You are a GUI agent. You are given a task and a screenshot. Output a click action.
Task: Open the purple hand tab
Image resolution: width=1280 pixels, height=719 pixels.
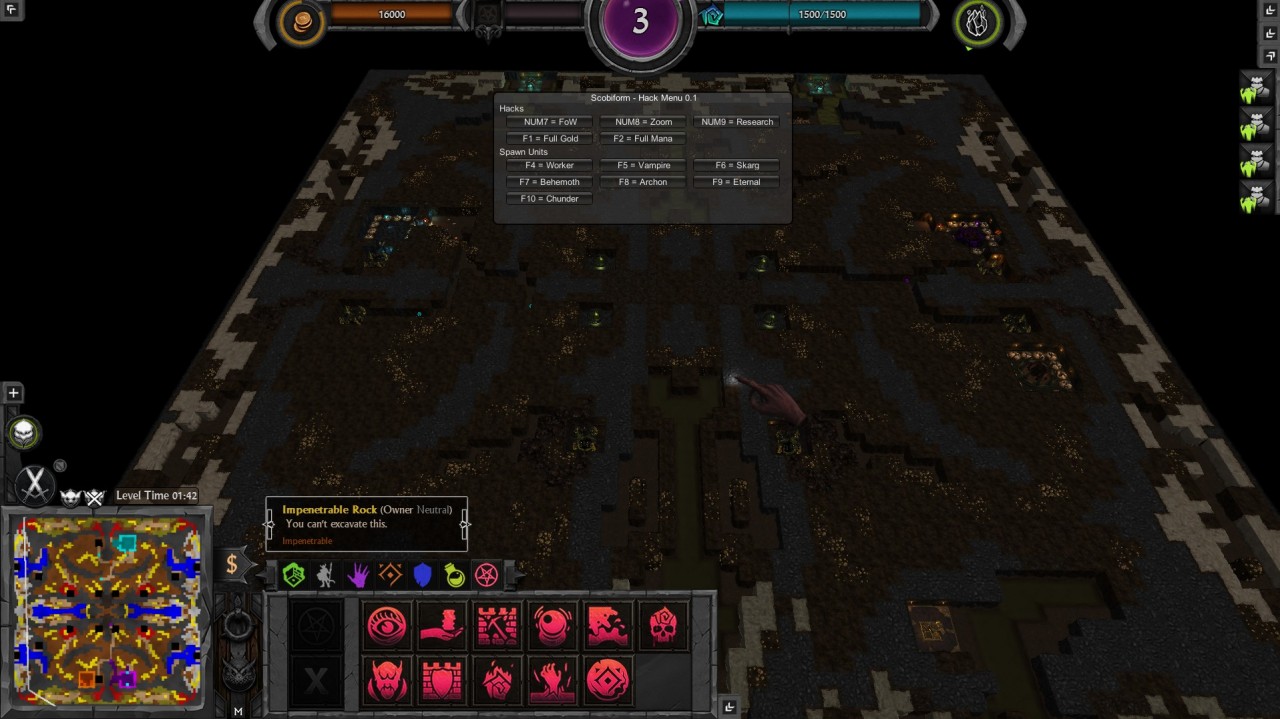(x=358, y=575)
